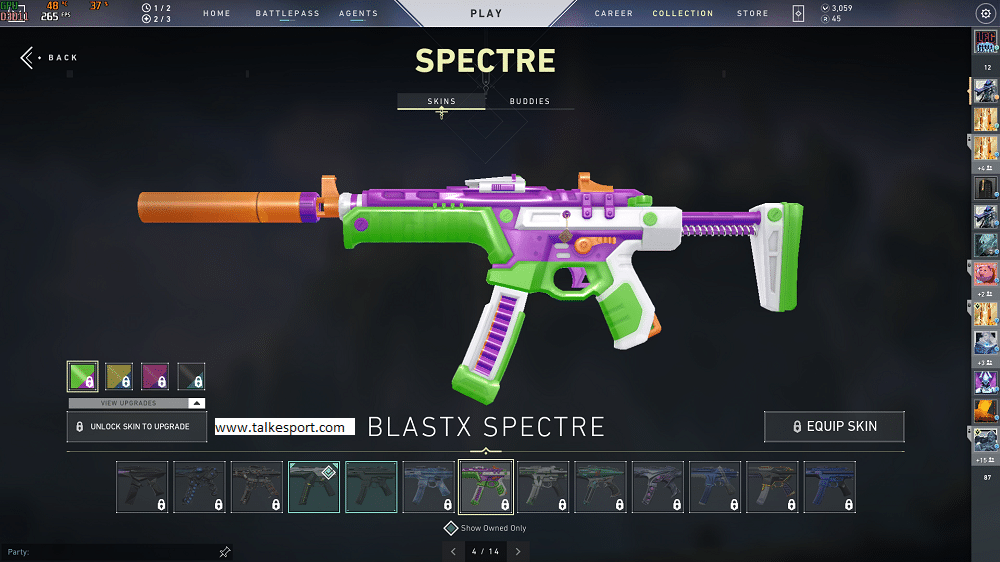This screenshot has width=1000, height=562.
Task: Go to the previous skin page arrow
Action: pyautogui.click(x=453, y=551)
